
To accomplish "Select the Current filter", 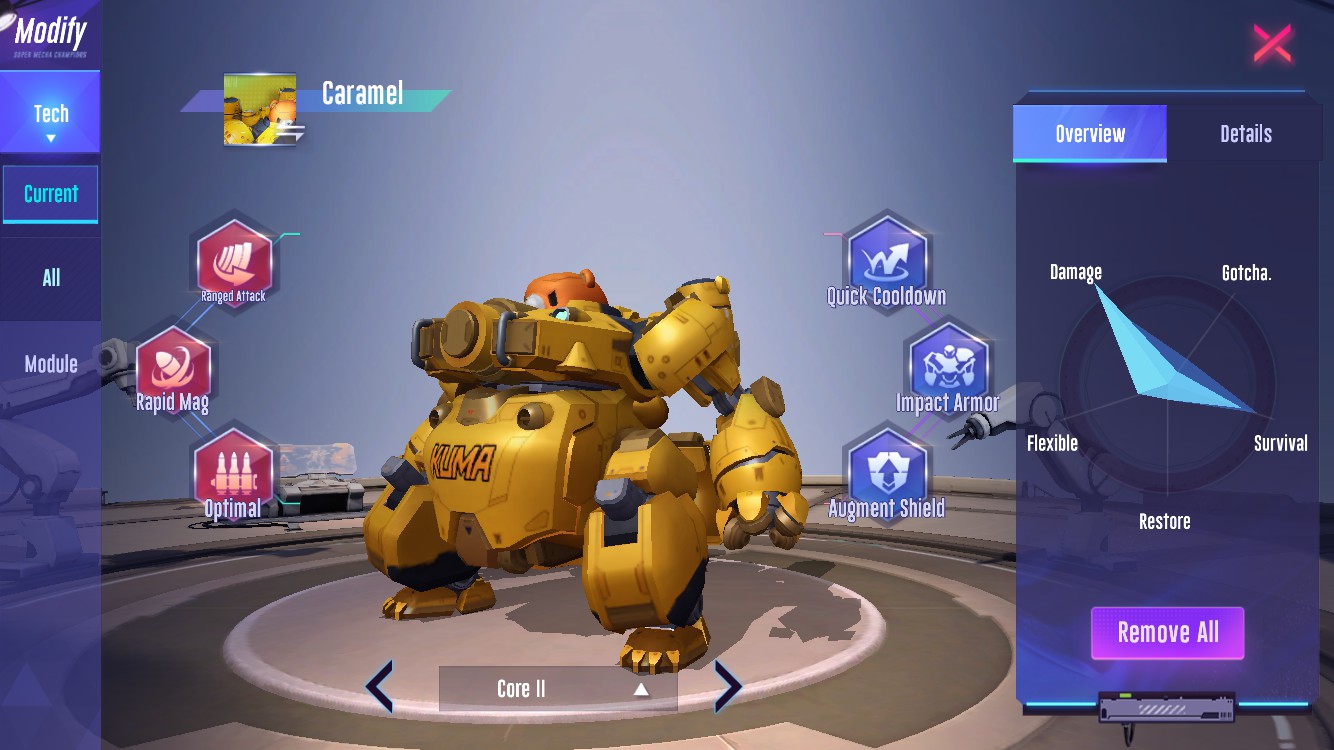I will click(x=50, y=194).
